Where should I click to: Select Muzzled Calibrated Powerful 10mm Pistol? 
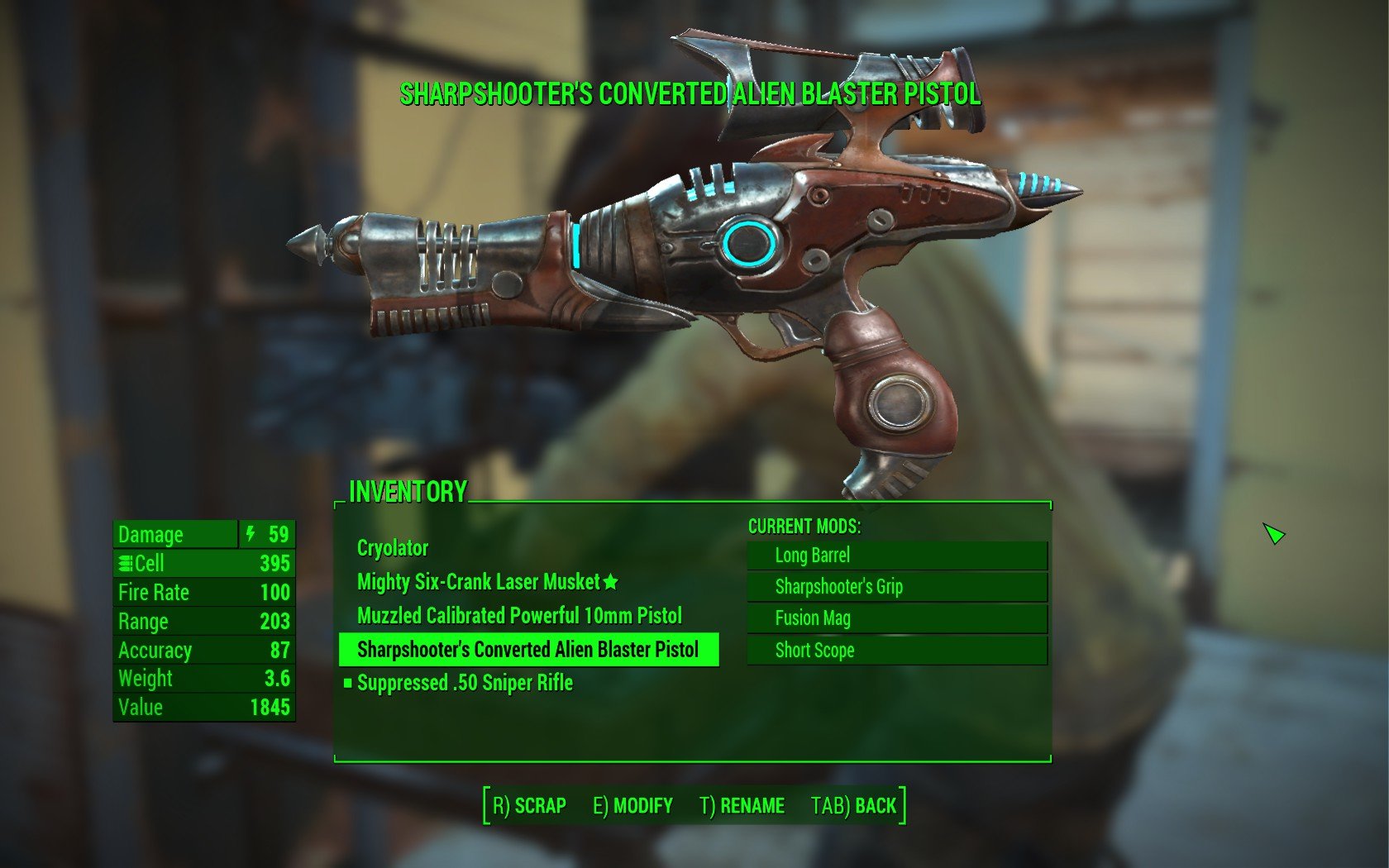[x=519, y=616]
